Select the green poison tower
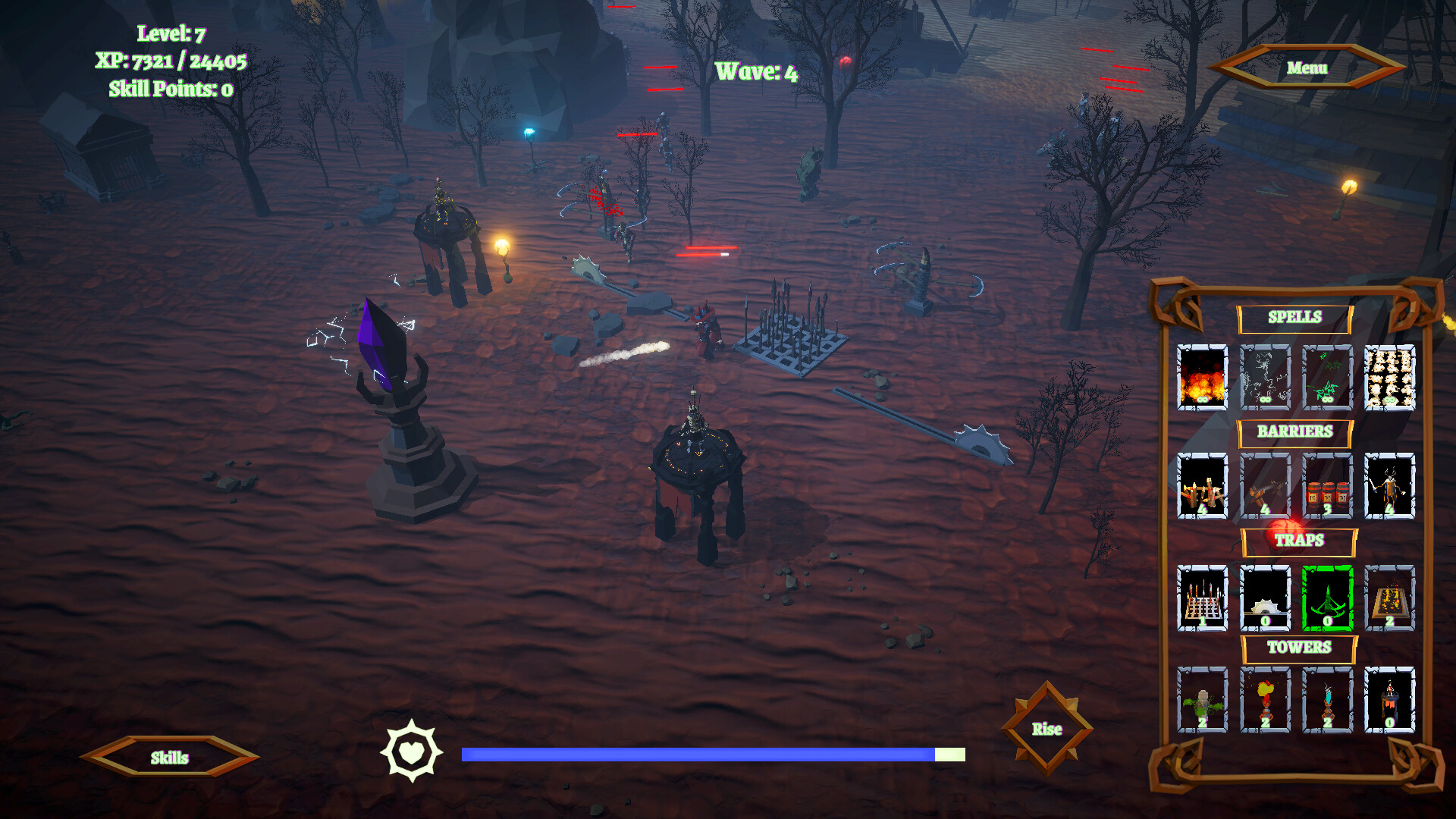This screenshot has height=819, width=1456. pos(1202,700)
